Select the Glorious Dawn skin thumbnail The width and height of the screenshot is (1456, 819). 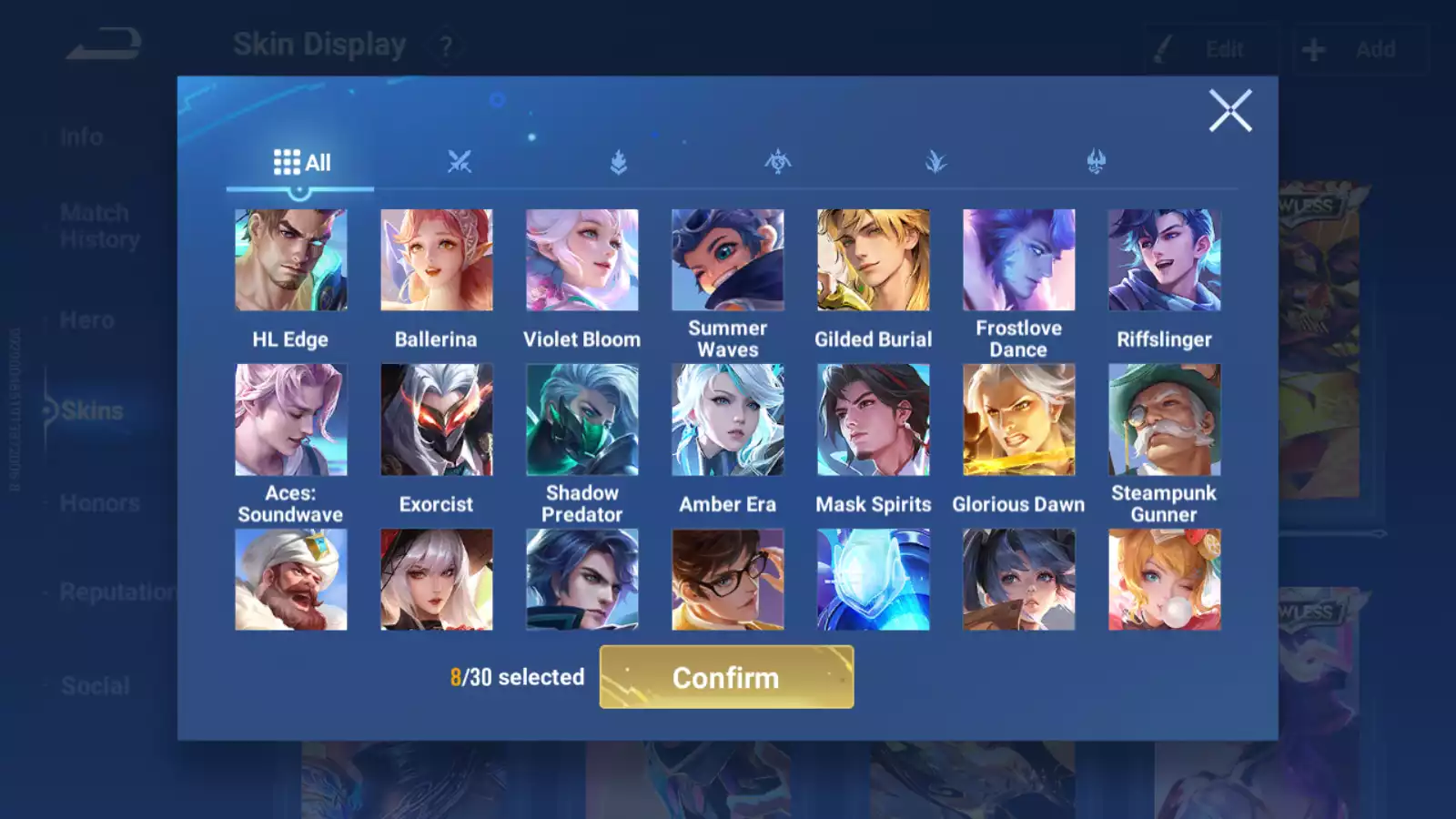click(1019, 418)
